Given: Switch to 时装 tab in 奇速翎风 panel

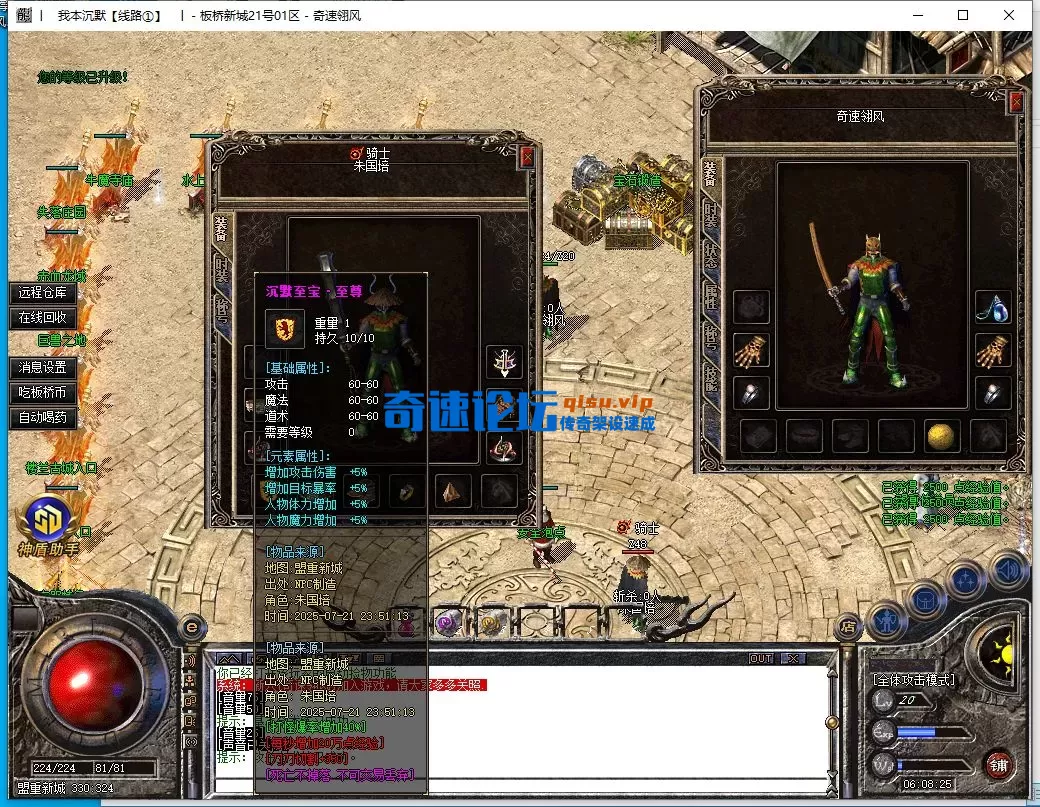Looking at the screenshot, I should point(710,212).
